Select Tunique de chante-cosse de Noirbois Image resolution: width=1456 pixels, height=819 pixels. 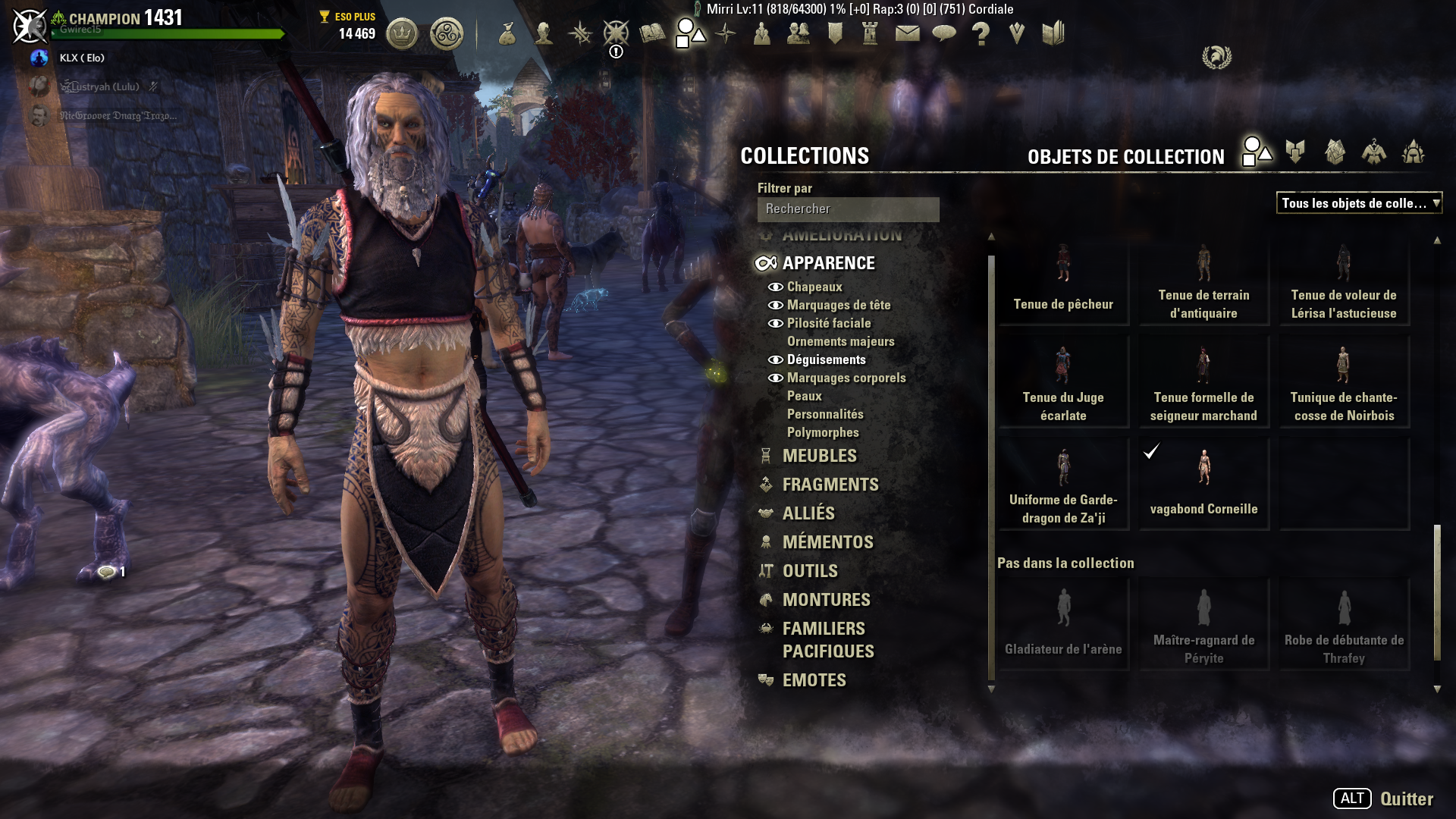pos(1344,382)
